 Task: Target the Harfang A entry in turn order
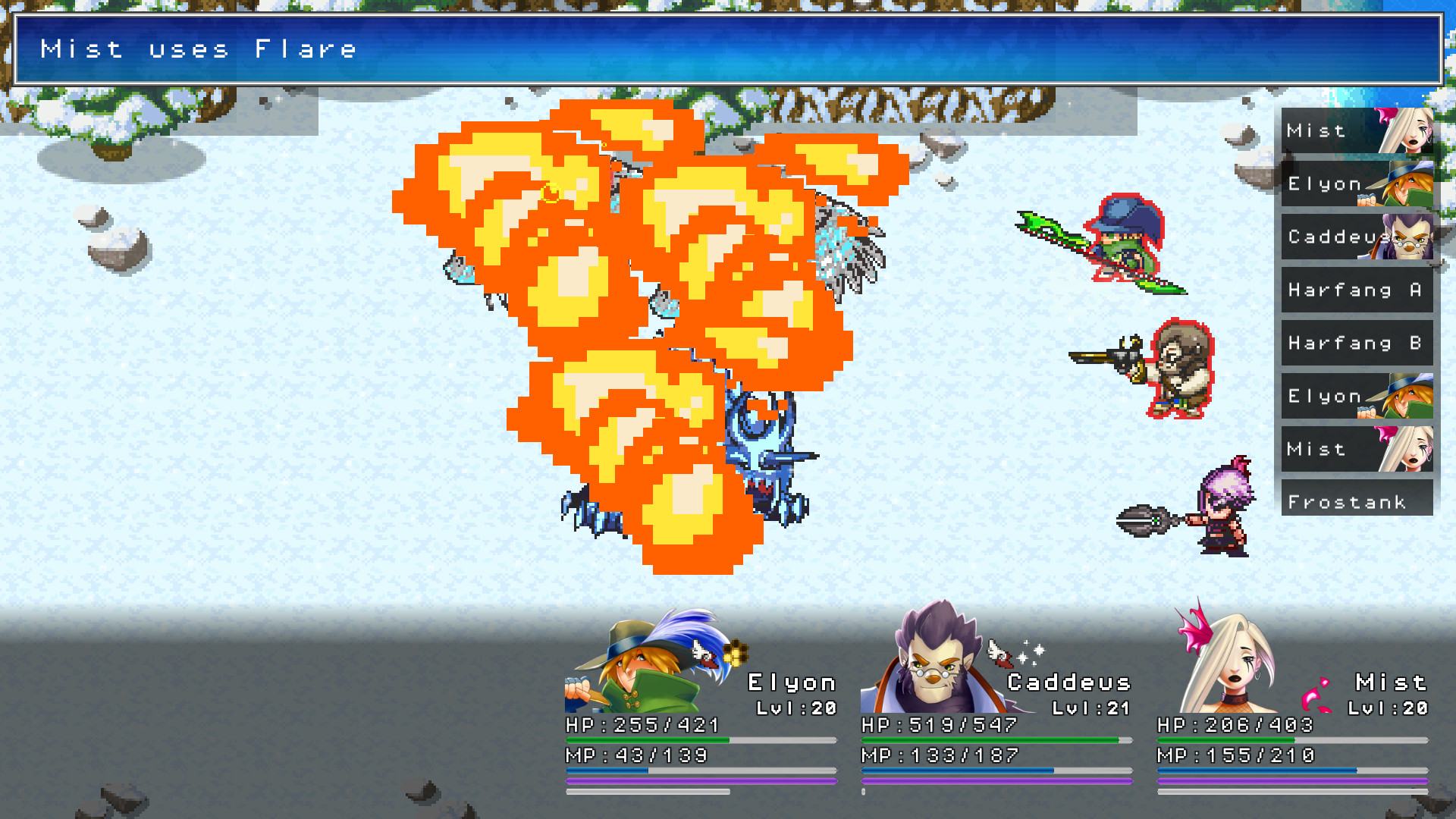[1356, 290]
